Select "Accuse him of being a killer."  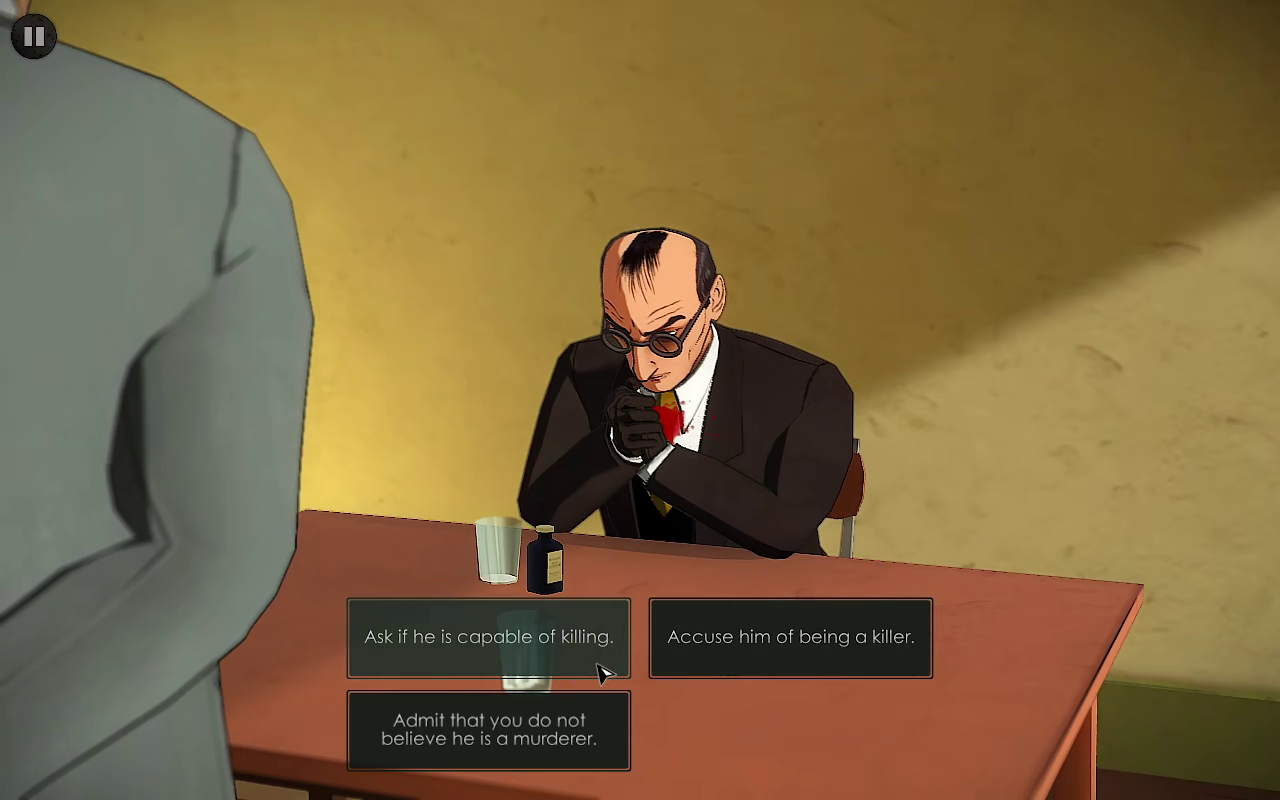pos(790,637)
